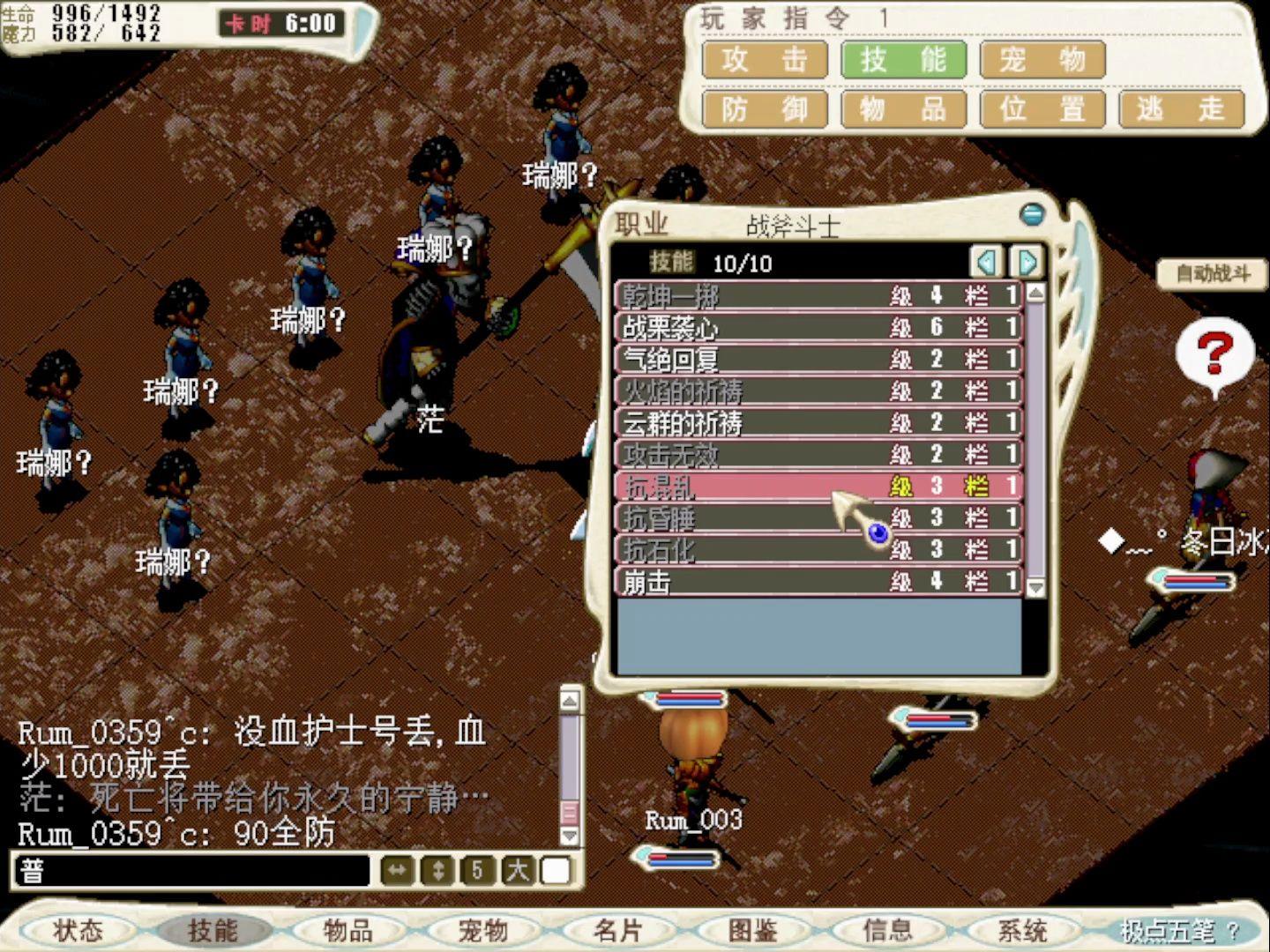Click the "大" large text icon
This screenshot has height=952, width=1270.
(516, 870)
